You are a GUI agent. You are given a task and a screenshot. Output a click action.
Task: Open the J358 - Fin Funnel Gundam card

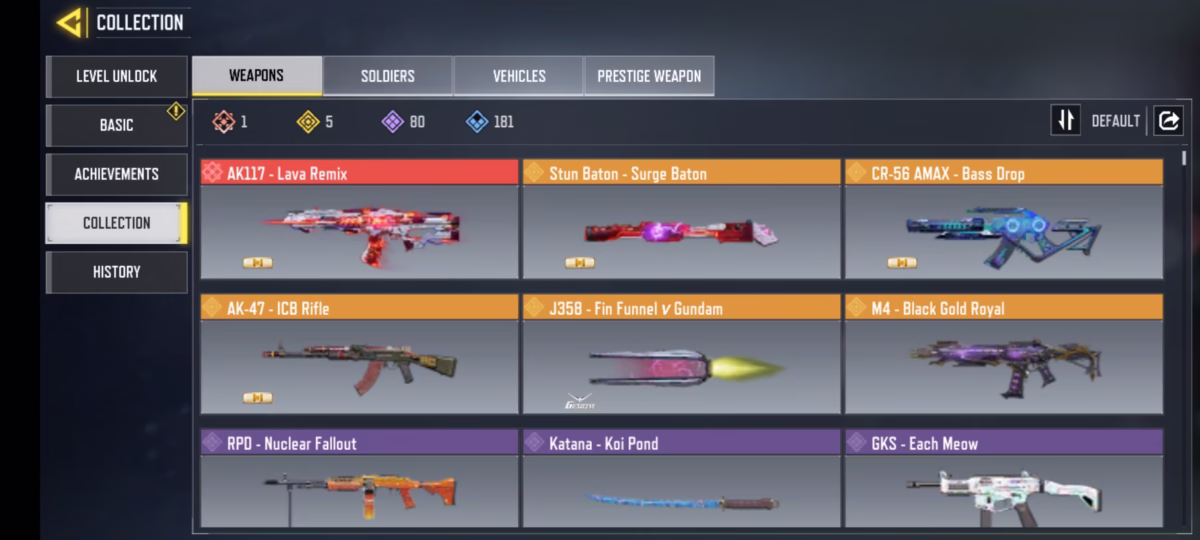click(x=681, y=354)
